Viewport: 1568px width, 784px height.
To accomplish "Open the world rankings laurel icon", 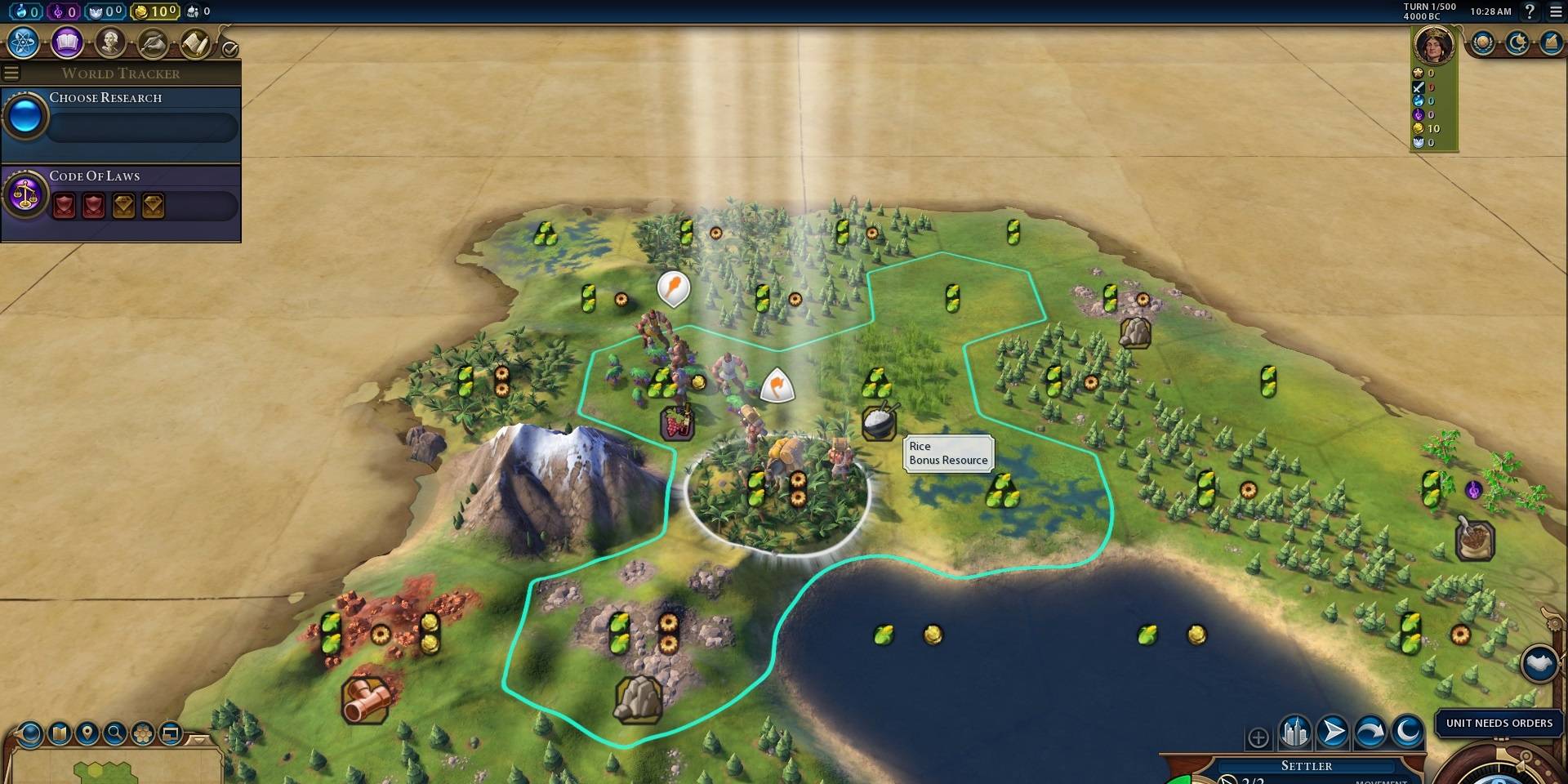I will pos(1483,43).
